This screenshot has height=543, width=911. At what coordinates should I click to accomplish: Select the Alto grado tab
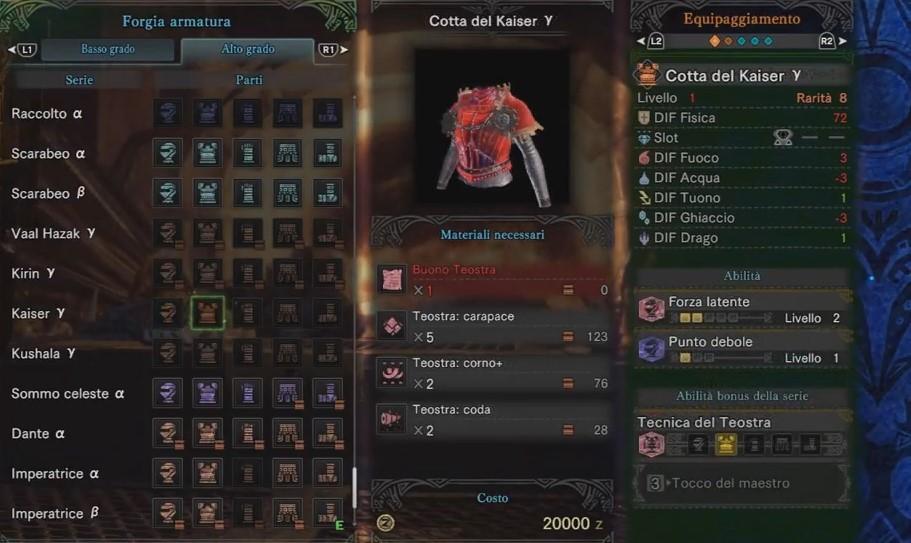pos(248,49)
